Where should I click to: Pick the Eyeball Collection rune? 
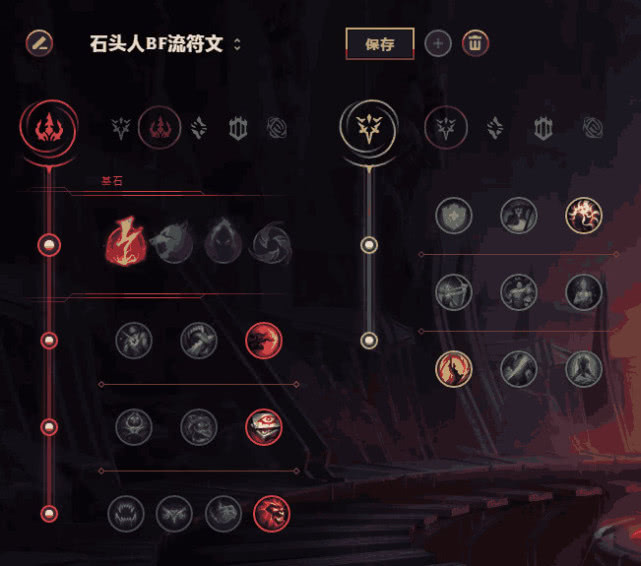click(x=264, y=427)
